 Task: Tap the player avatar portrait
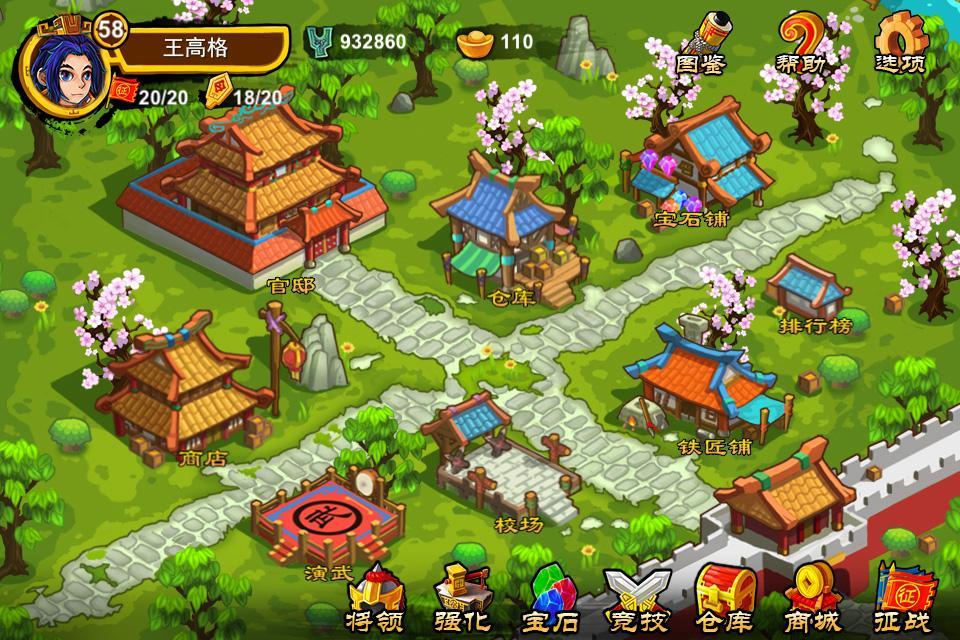(x=60, y=58)
